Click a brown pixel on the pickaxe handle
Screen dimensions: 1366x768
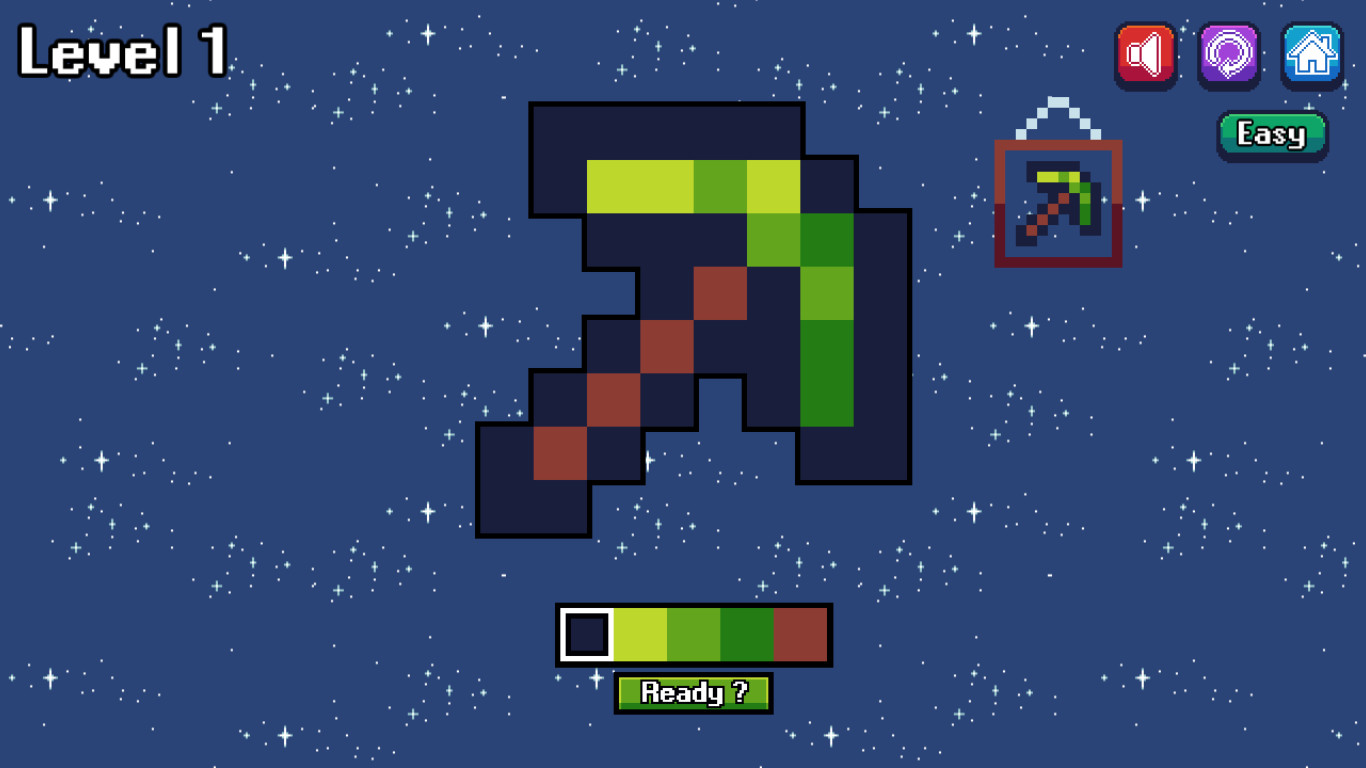click(x=665, y=345)
